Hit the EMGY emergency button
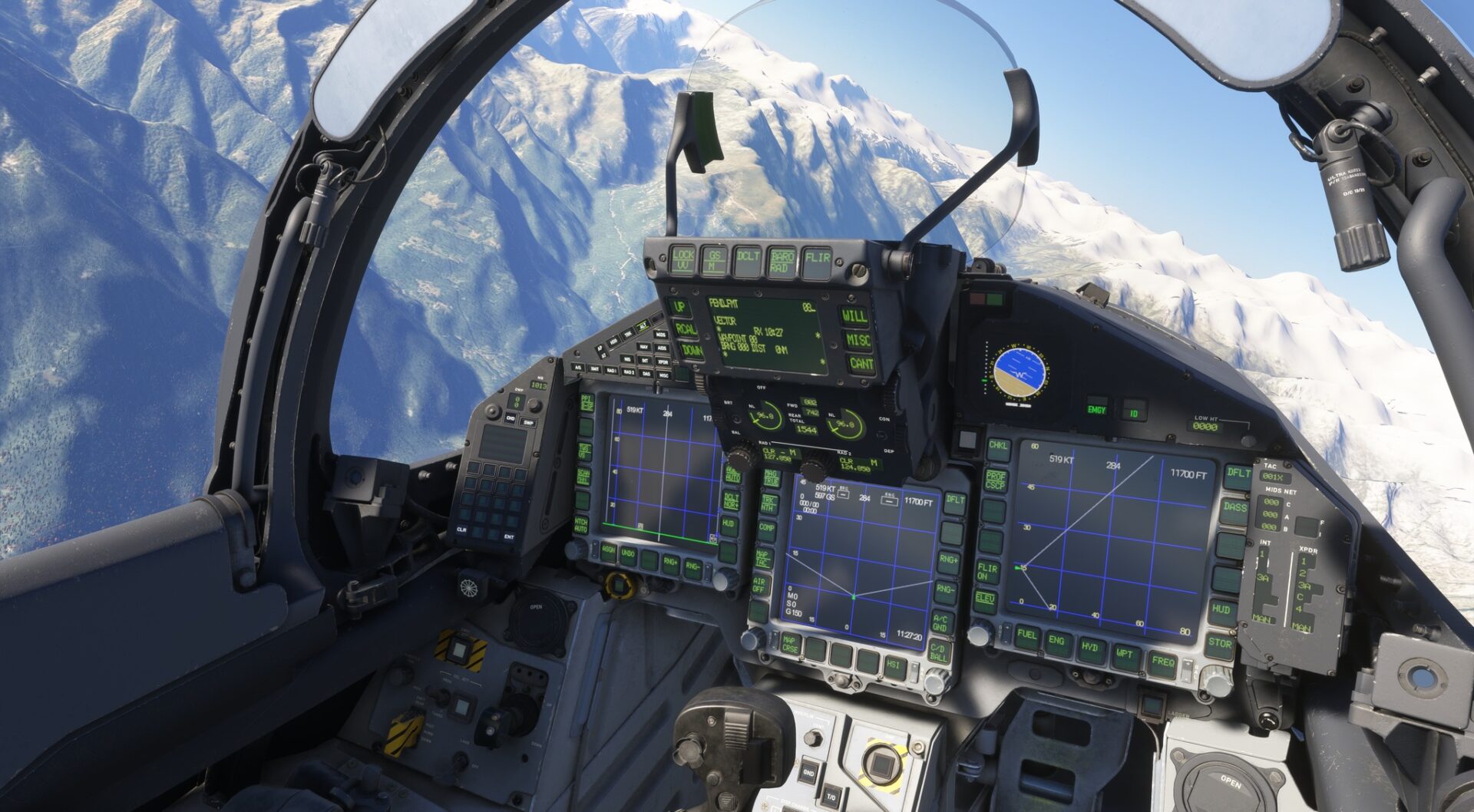The height and width of the screenshot is (812, 1474). (x=1096, y=411)
